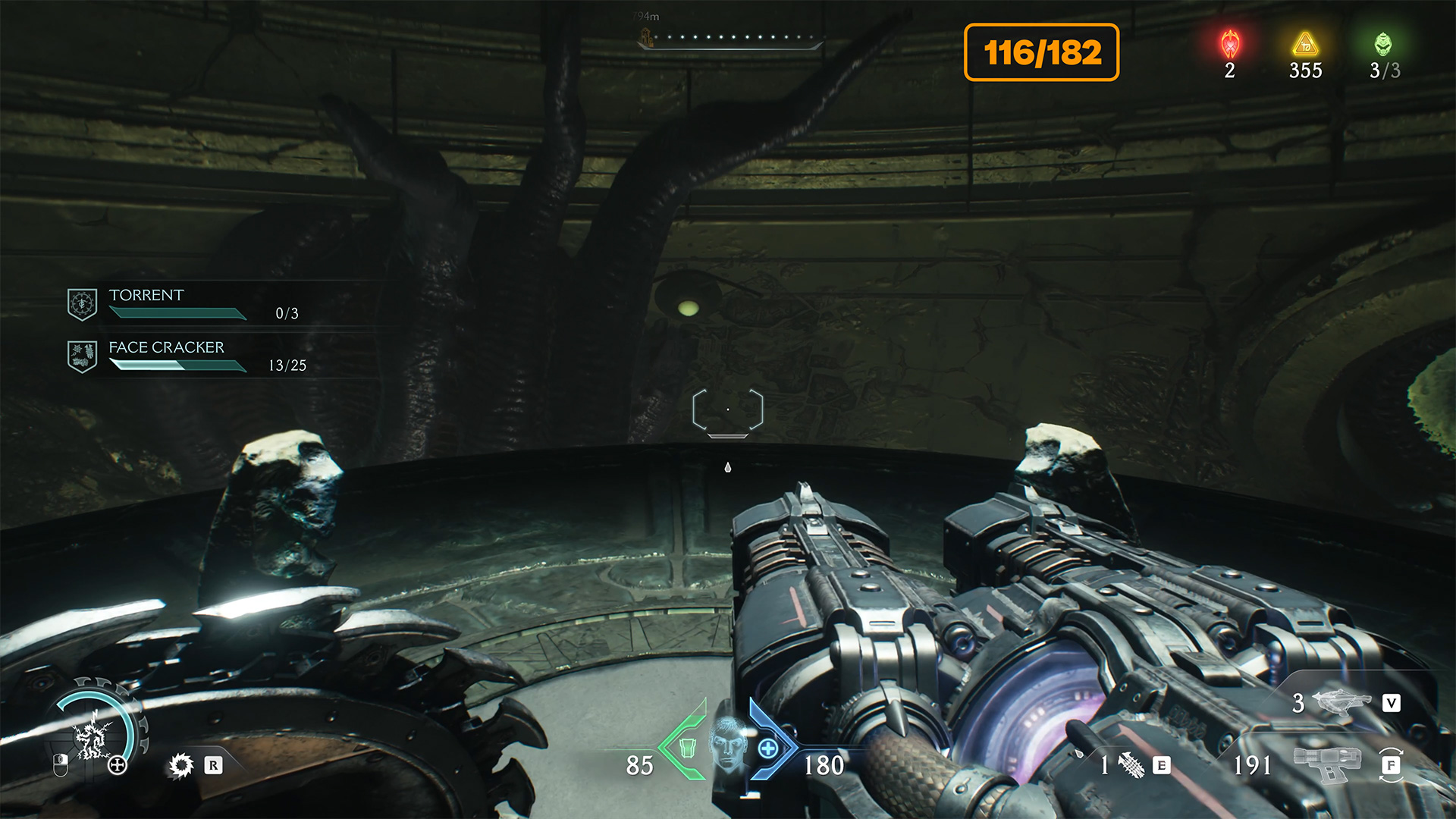1456x819 pixels.
Task: Click the red life sigil icon
Action: (x=1229, y=44)
